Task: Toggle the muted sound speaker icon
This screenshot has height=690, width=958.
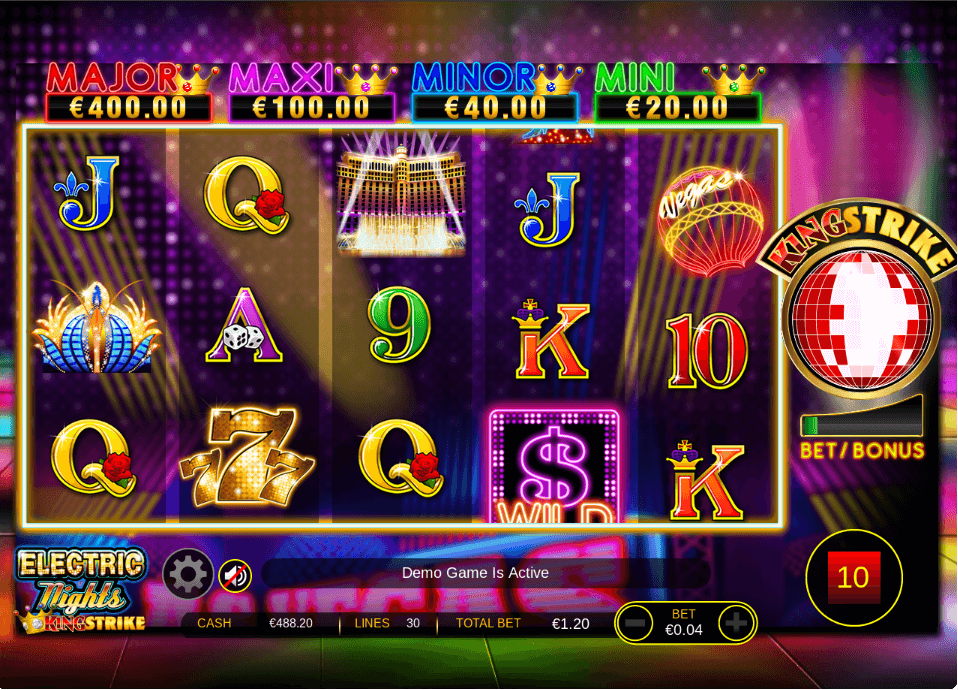Action: tap(235, 575)
